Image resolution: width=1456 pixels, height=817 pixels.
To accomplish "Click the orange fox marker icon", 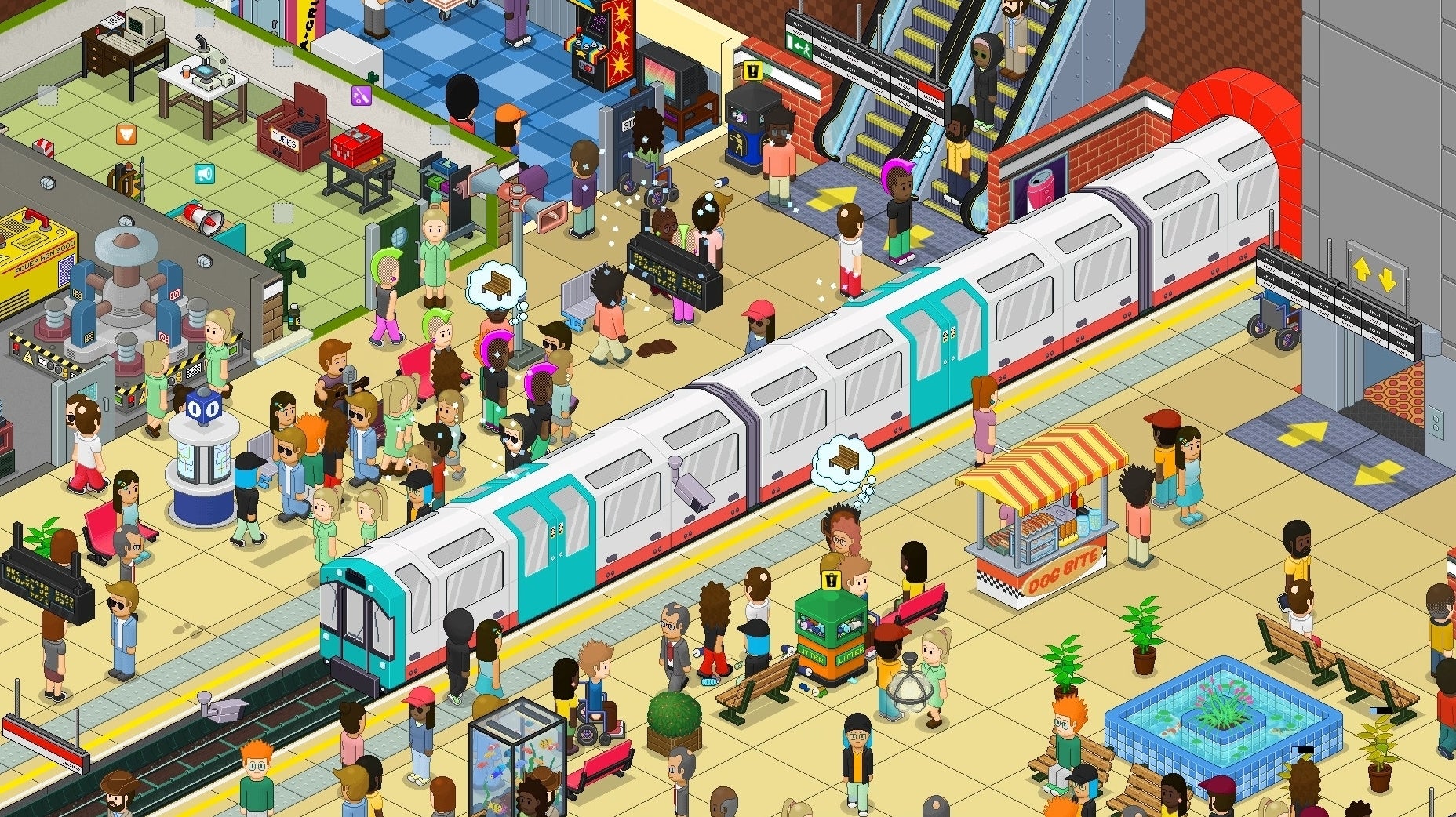I will click(126, 134).
